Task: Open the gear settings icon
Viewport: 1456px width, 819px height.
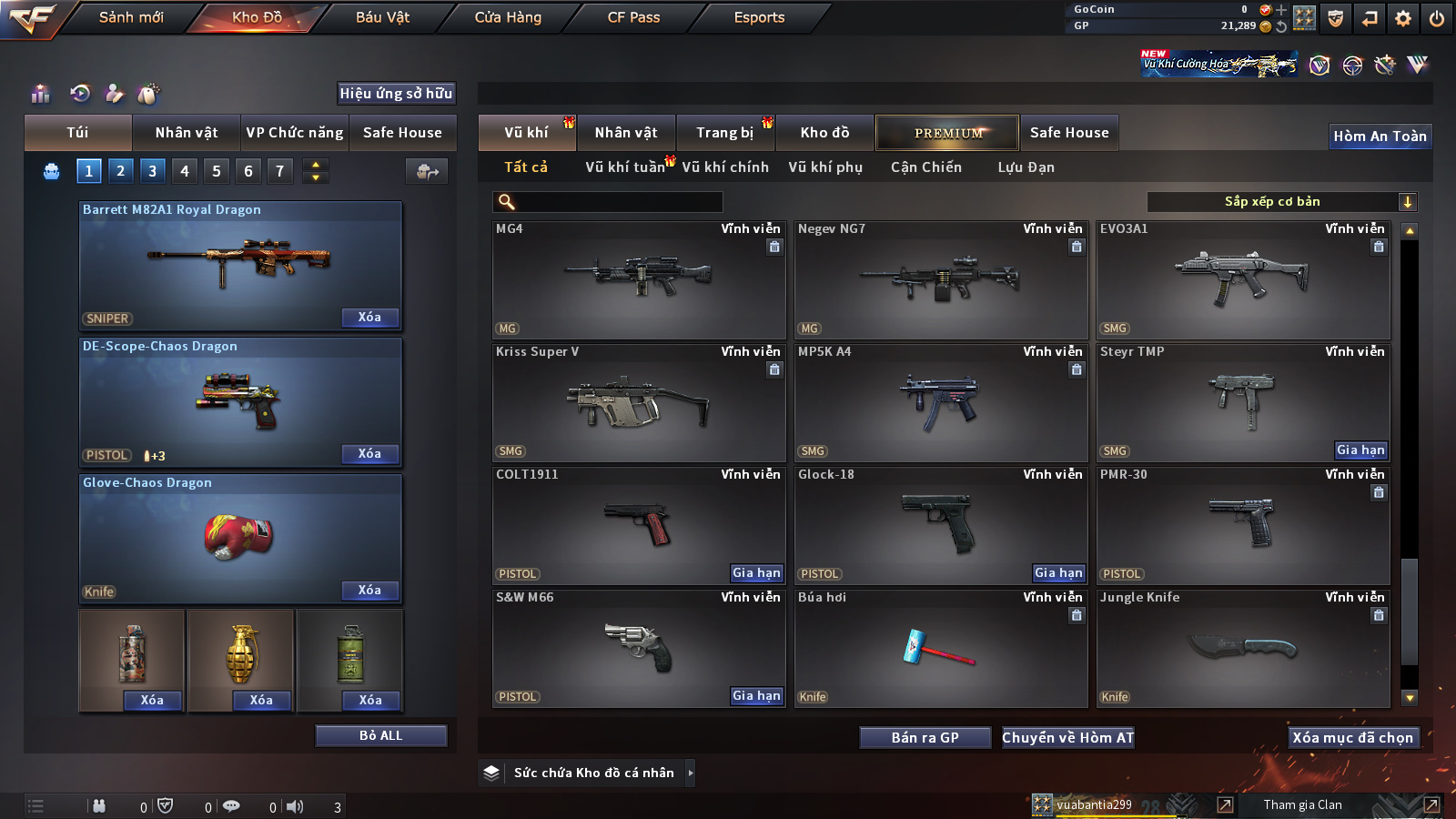Action: pyautogui.click(x=1403, y=18)
